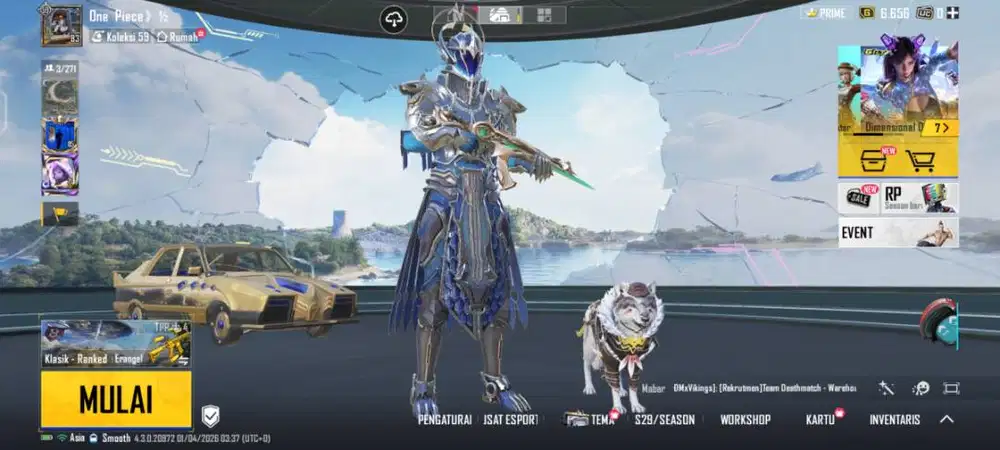
Task: Click the cloud download icon
Action: coord(394,19)
